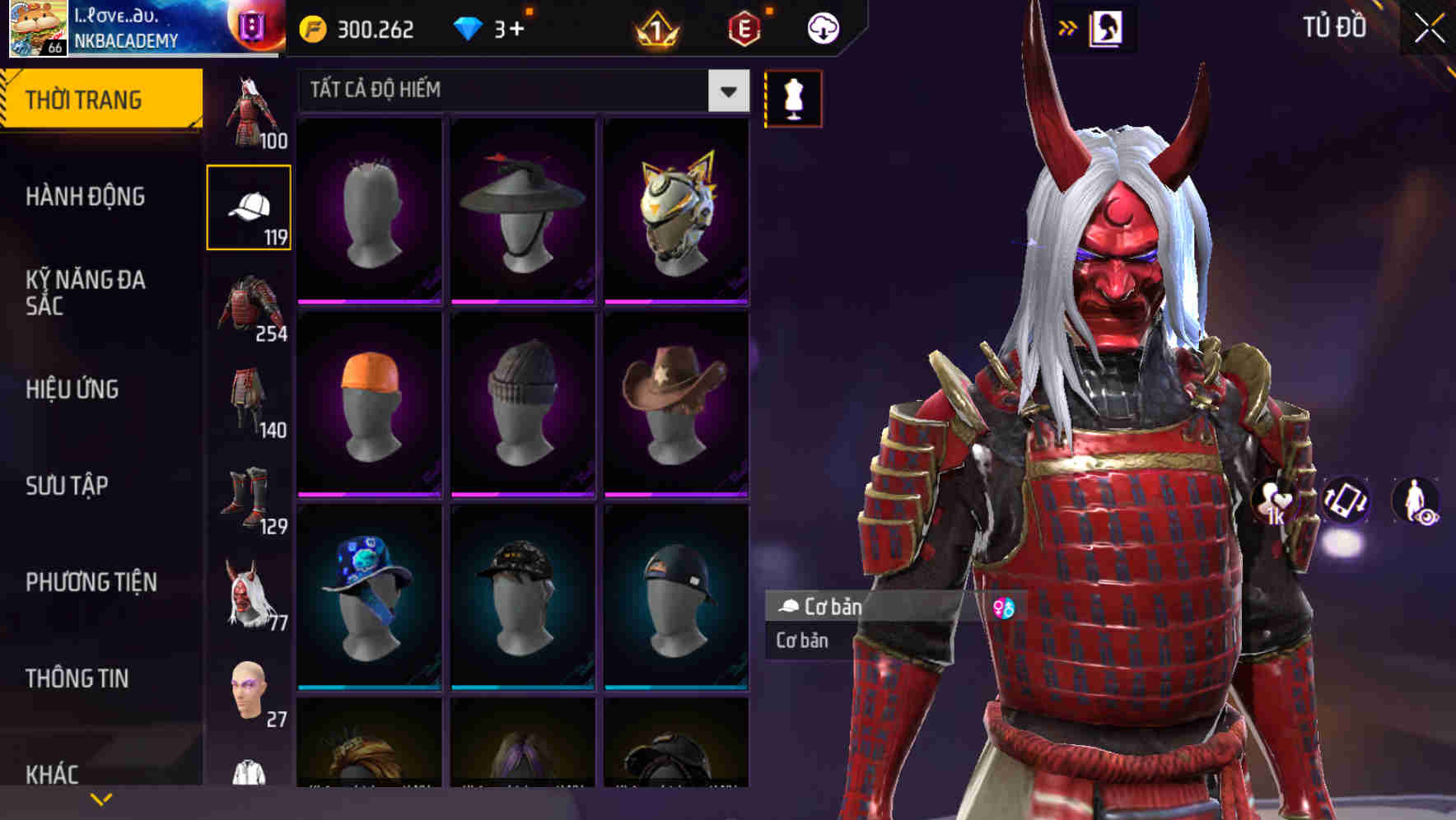The image size is (1456, 820).
Task: Toggle the male/female gender switch near Cơ bản
Action: point(1003,605)
